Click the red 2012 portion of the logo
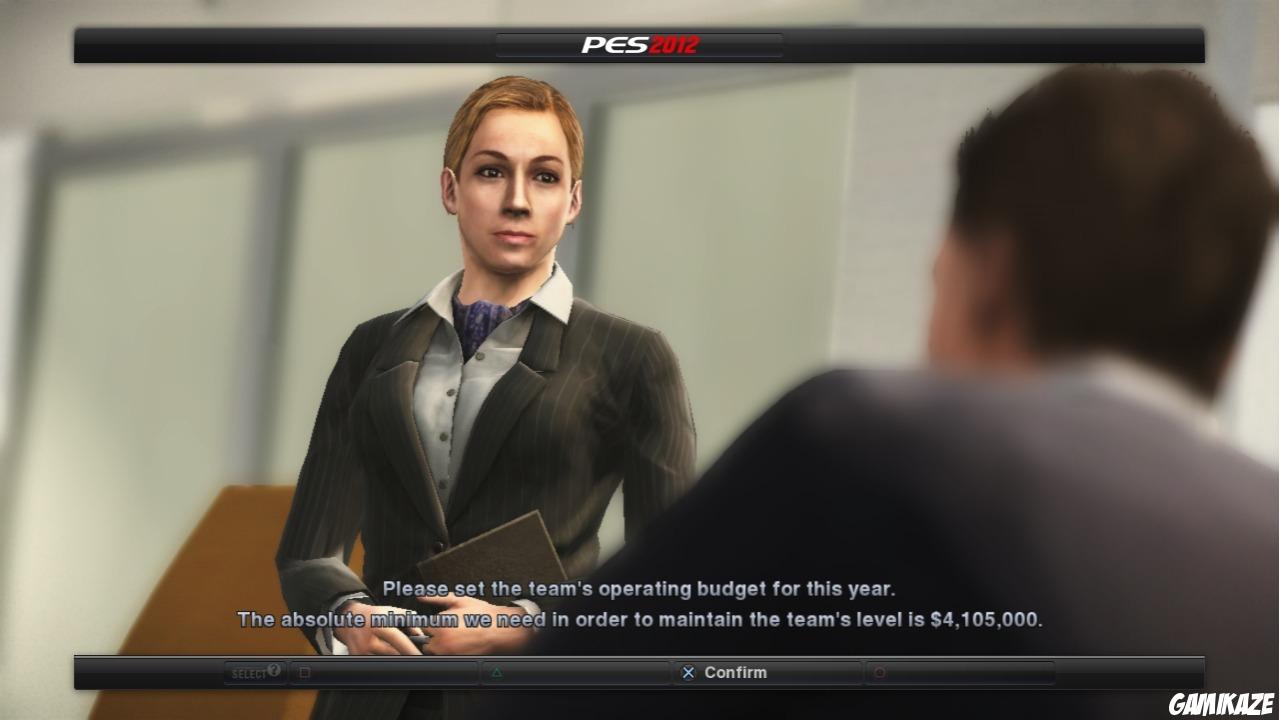 672,43
